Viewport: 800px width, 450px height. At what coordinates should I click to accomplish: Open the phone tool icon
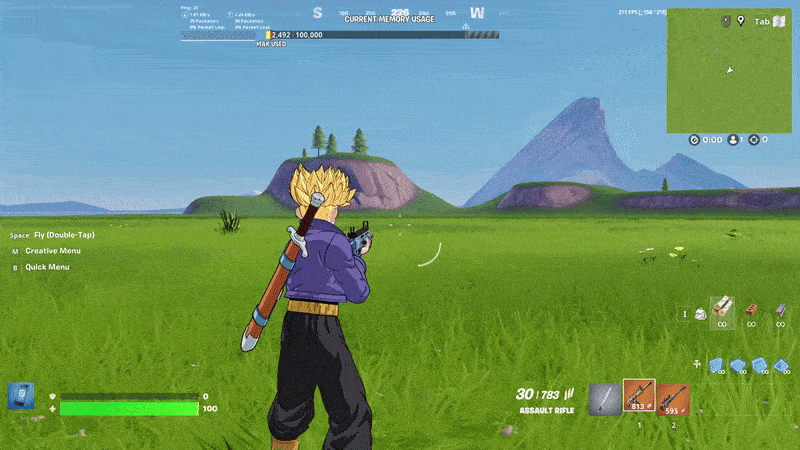click(21, 396)
